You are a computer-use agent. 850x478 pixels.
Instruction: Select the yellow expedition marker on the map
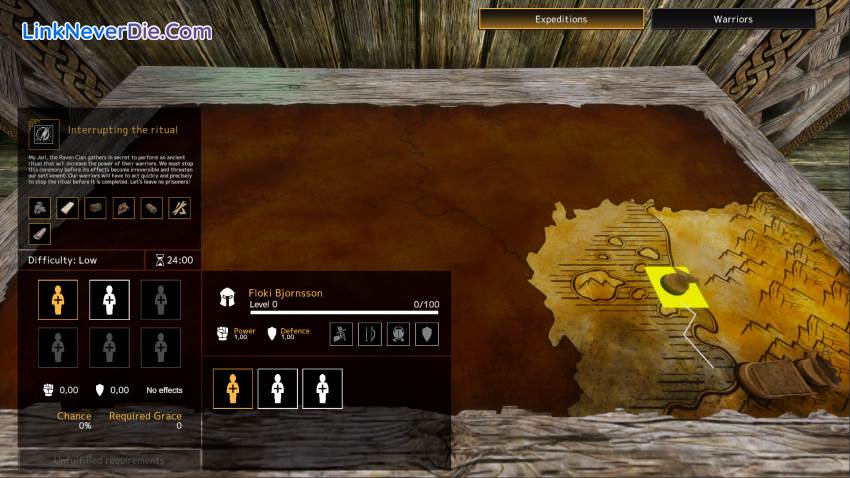[675, 286]
